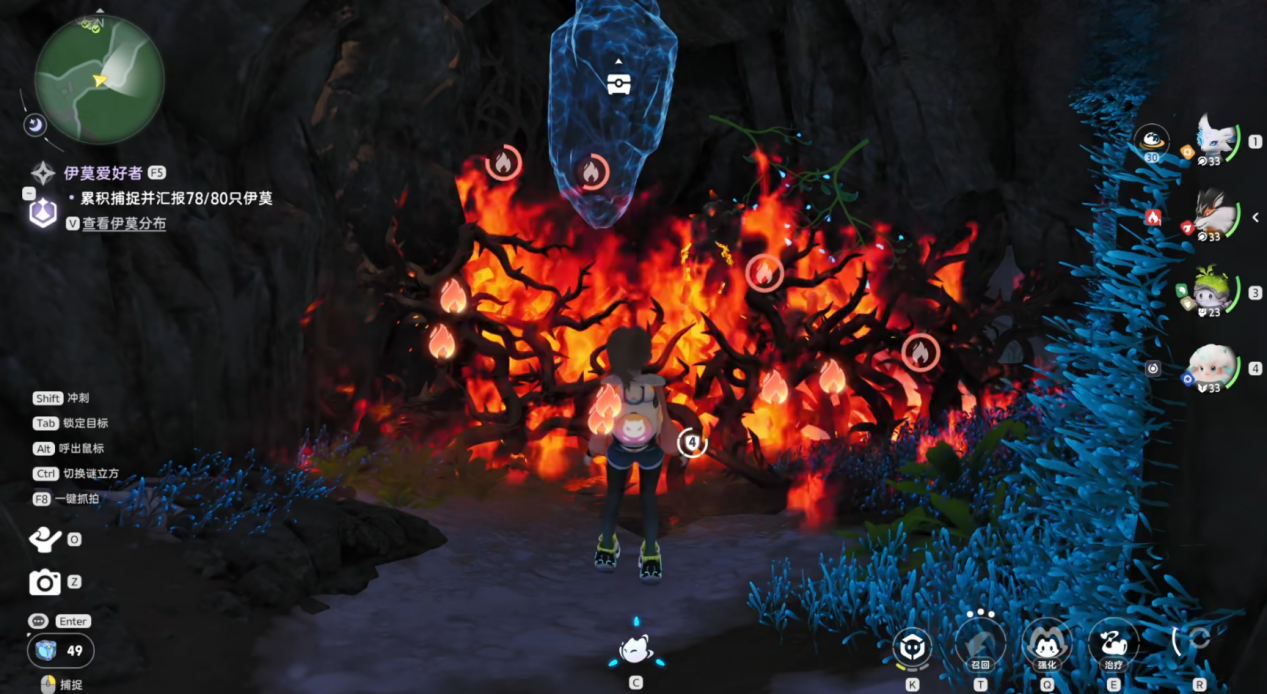Click the cube-face icon above K
Image resolution: width=1267 pixels, height=694 pixels.
point(912,646)
